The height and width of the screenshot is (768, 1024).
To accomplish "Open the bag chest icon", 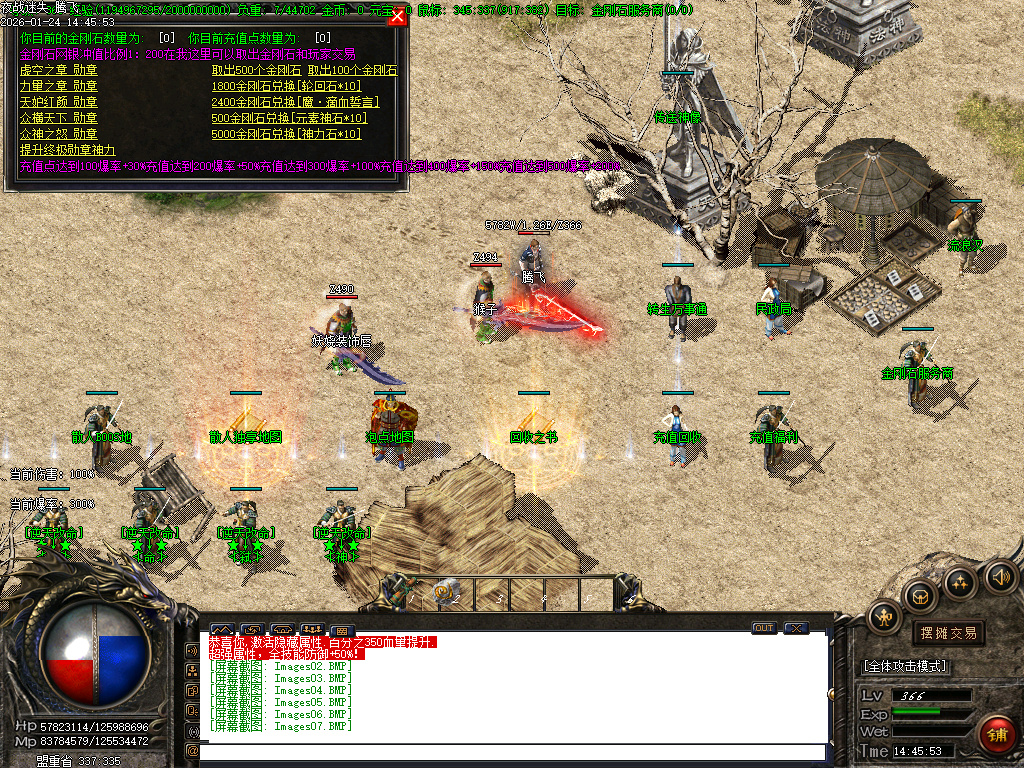I will [x=921, y=597].
